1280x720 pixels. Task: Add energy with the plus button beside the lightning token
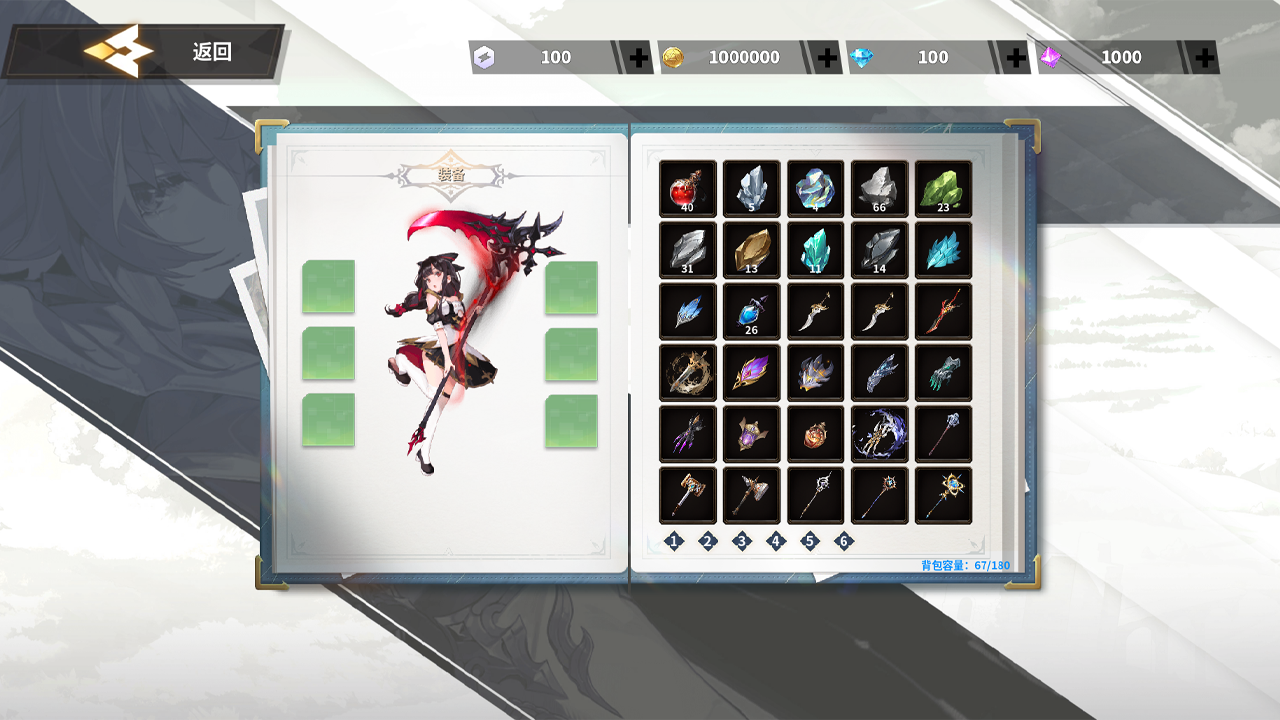click(x=639, y=58)
